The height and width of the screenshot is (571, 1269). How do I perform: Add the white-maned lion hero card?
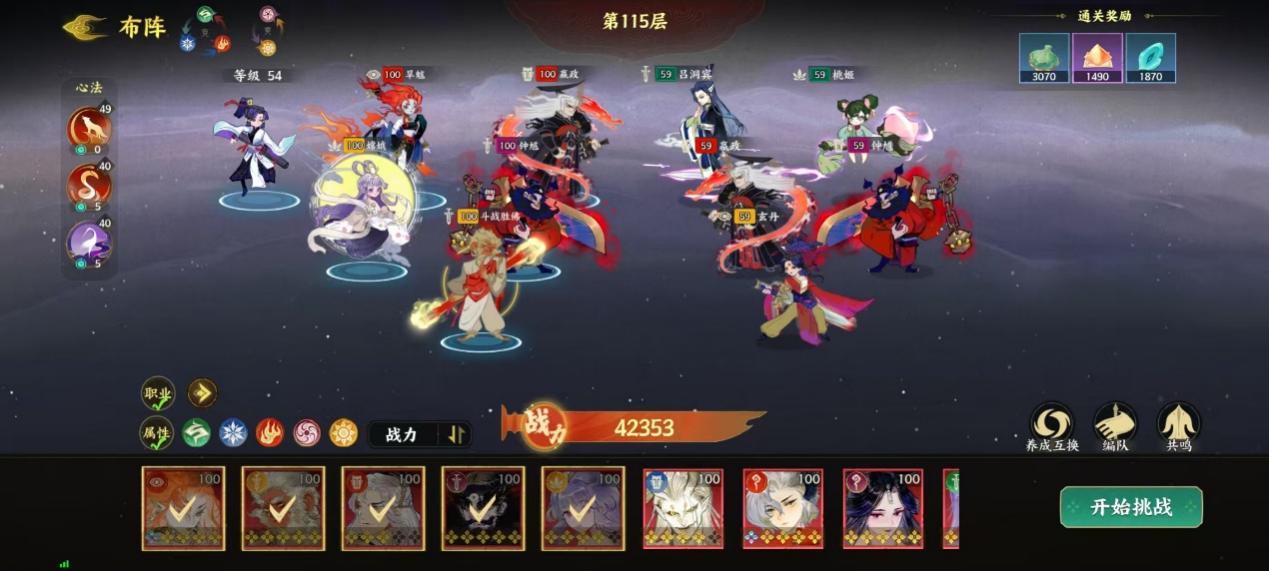click(683, 508)
